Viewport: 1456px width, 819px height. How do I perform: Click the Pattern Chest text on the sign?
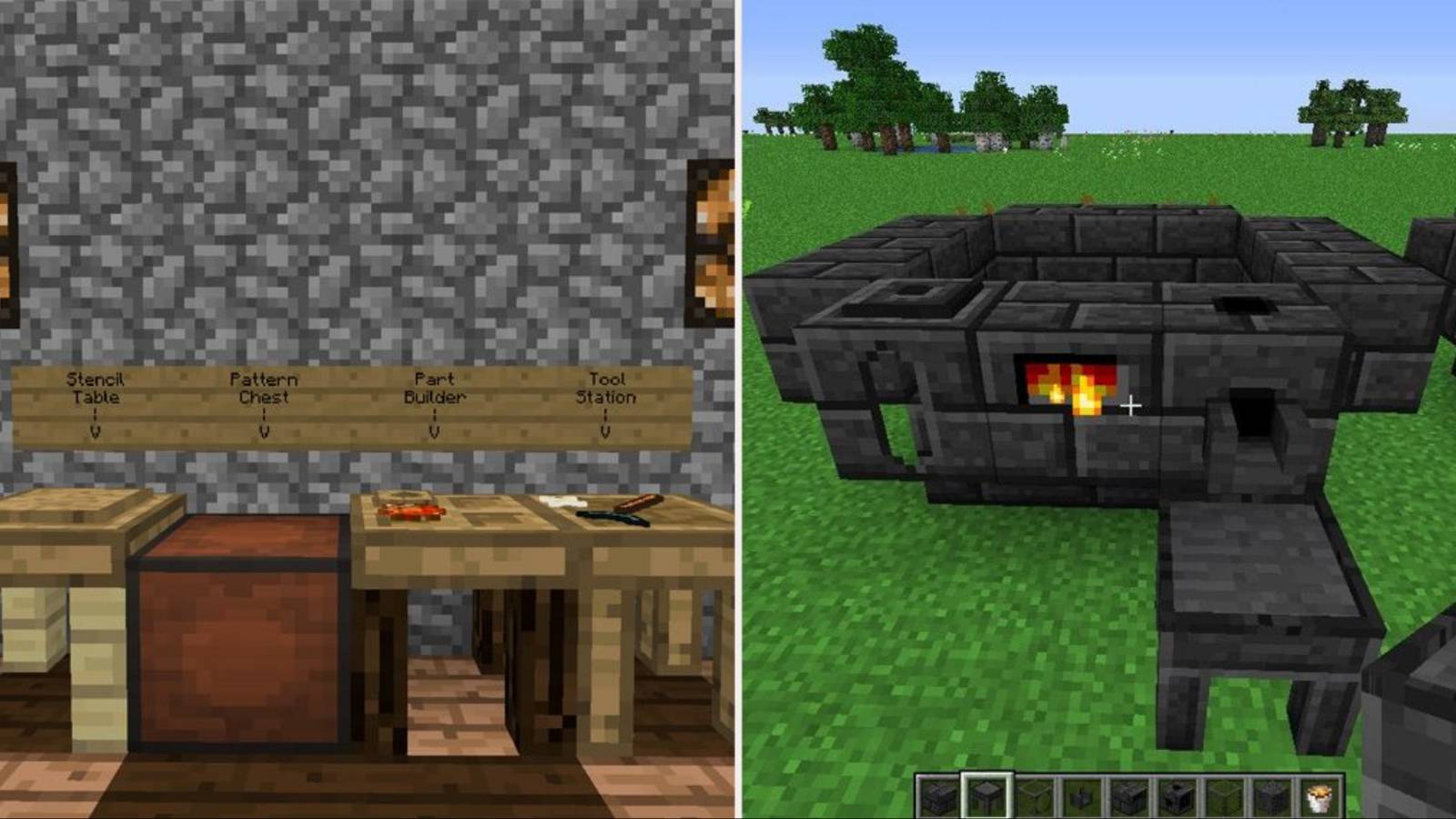click(x=264, y=387)
